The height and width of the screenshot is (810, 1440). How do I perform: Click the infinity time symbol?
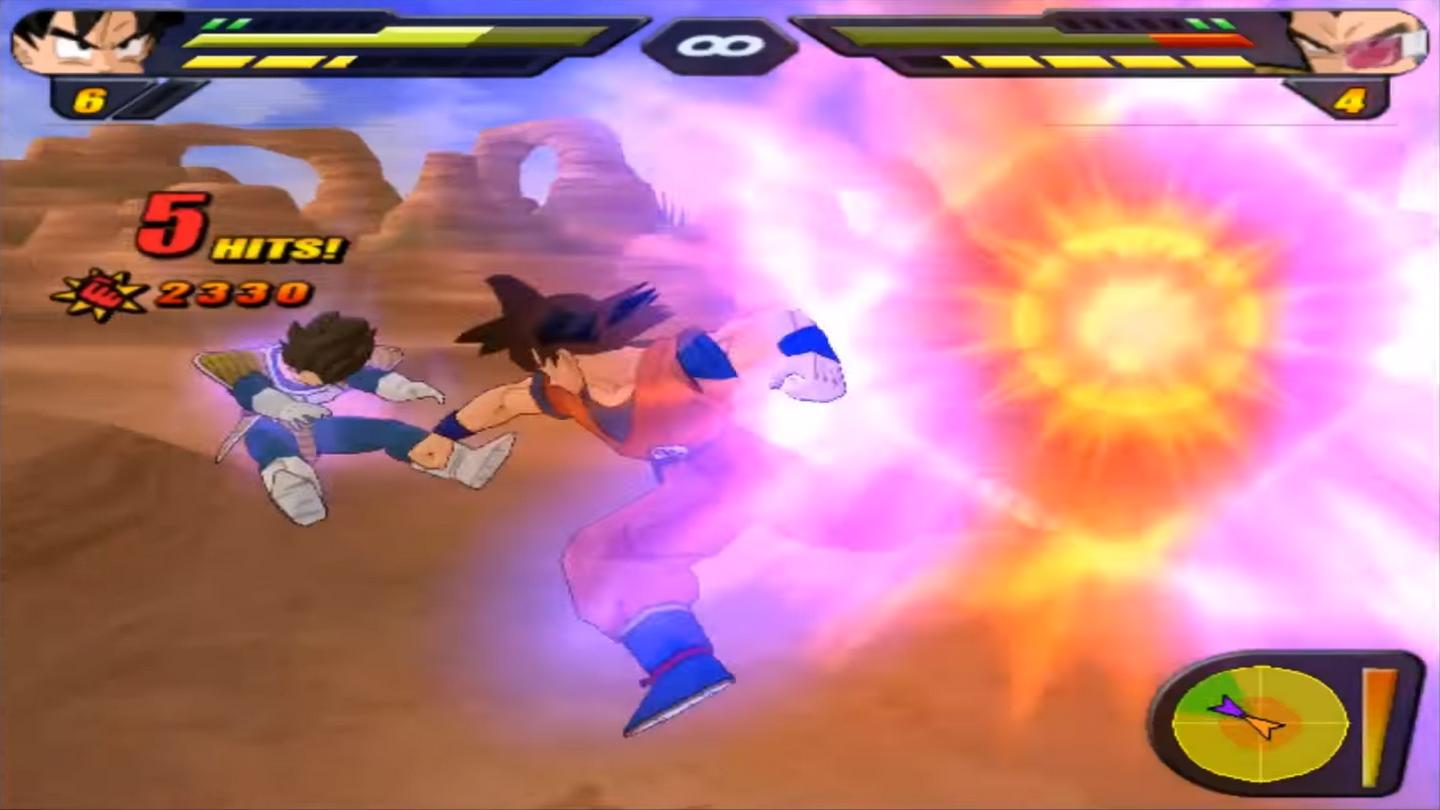(718, 45)
